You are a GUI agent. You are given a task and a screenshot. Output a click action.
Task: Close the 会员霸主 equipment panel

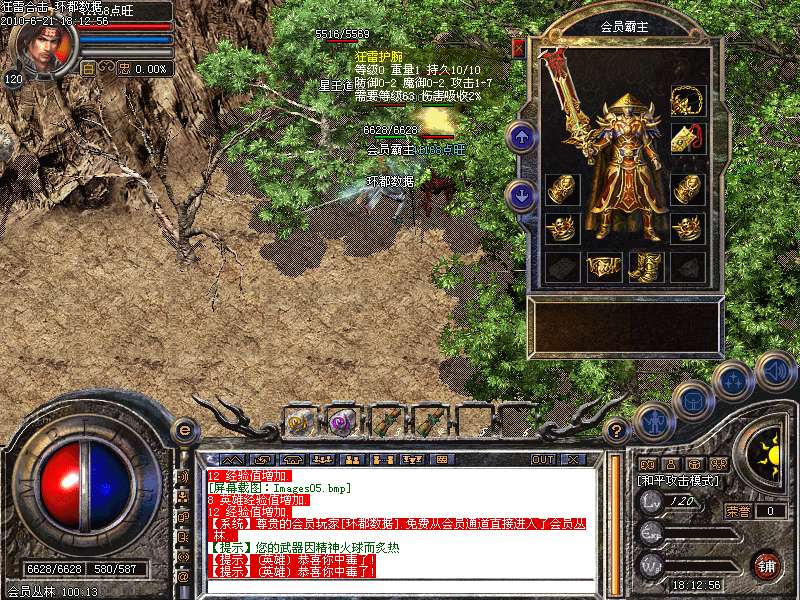[x=518, y=47]
